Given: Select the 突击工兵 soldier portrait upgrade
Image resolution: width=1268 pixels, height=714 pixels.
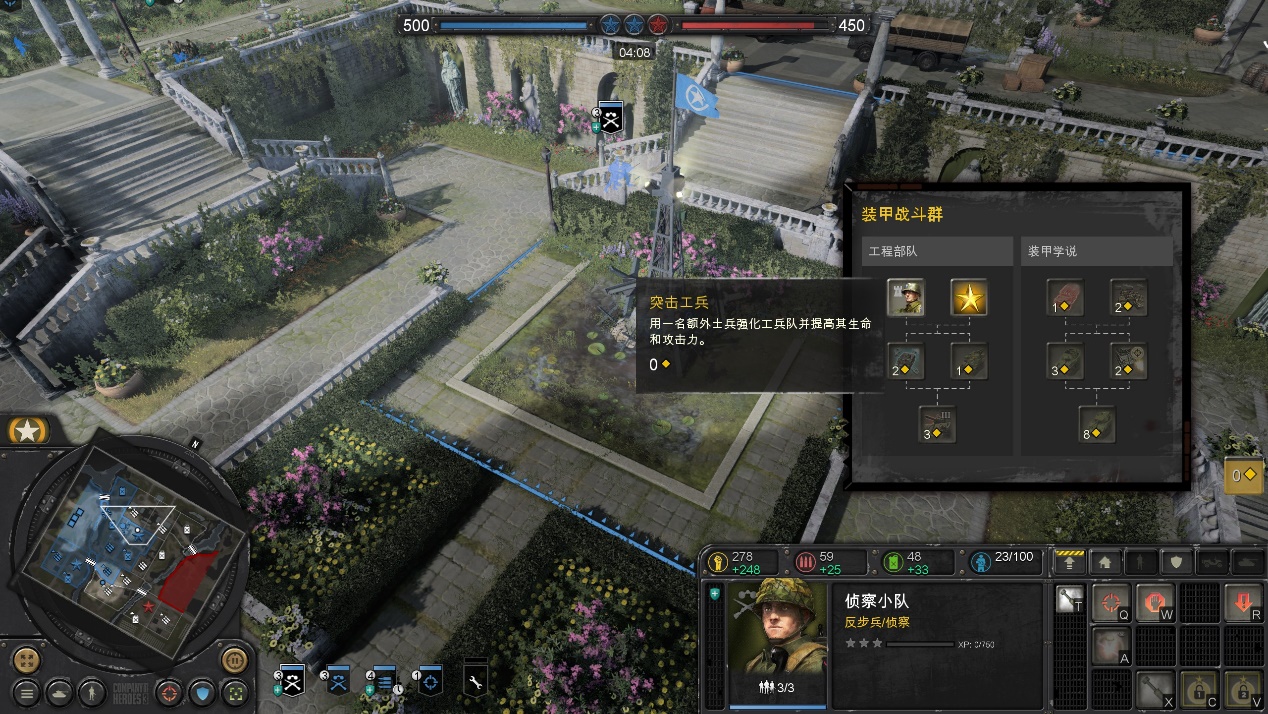Looking at the screenshot, I should tap(905, 297).
